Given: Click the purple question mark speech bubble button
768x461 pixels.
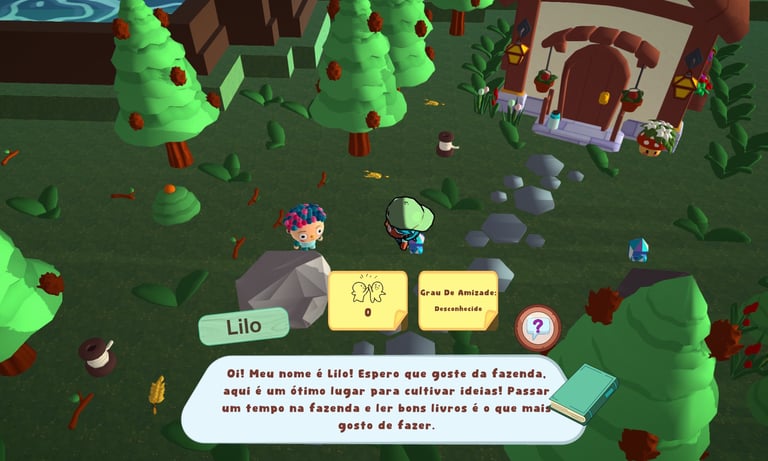Looking at the screenshot, I should [x=538, y=327].
